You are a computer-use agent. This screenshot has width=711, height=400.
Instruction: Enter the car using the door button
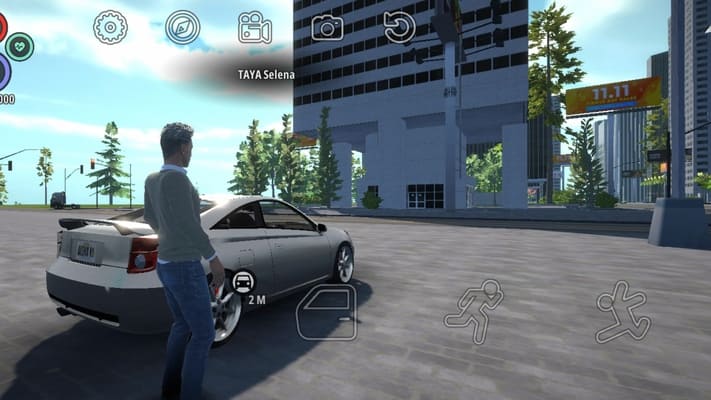click(326, 312)
